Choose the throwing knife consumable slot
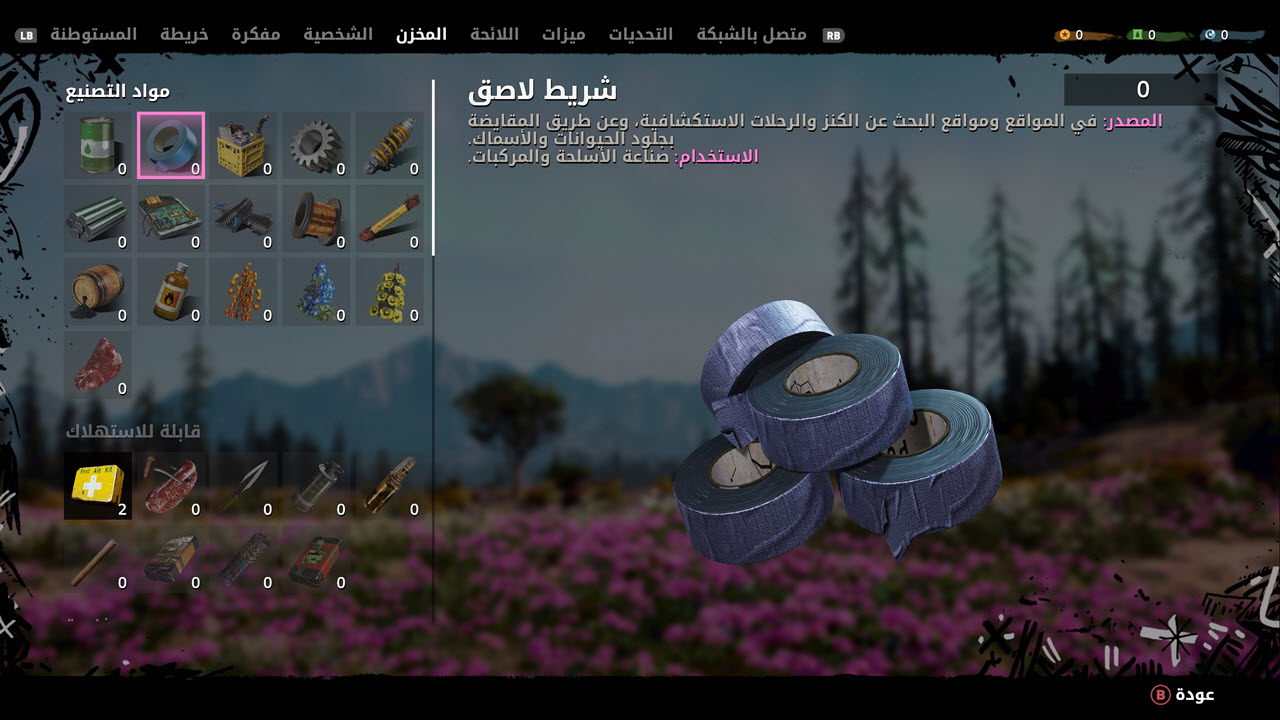The height and width of the screenshot is (720, 1280). 244,486
